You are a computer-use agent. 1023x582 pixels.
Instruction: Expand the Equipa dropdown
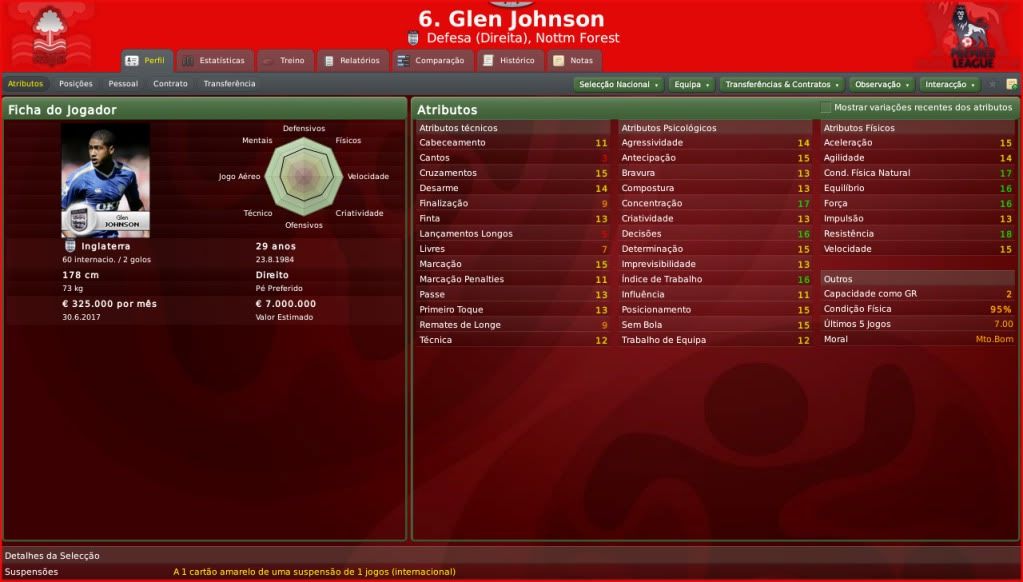pos(691,85)
